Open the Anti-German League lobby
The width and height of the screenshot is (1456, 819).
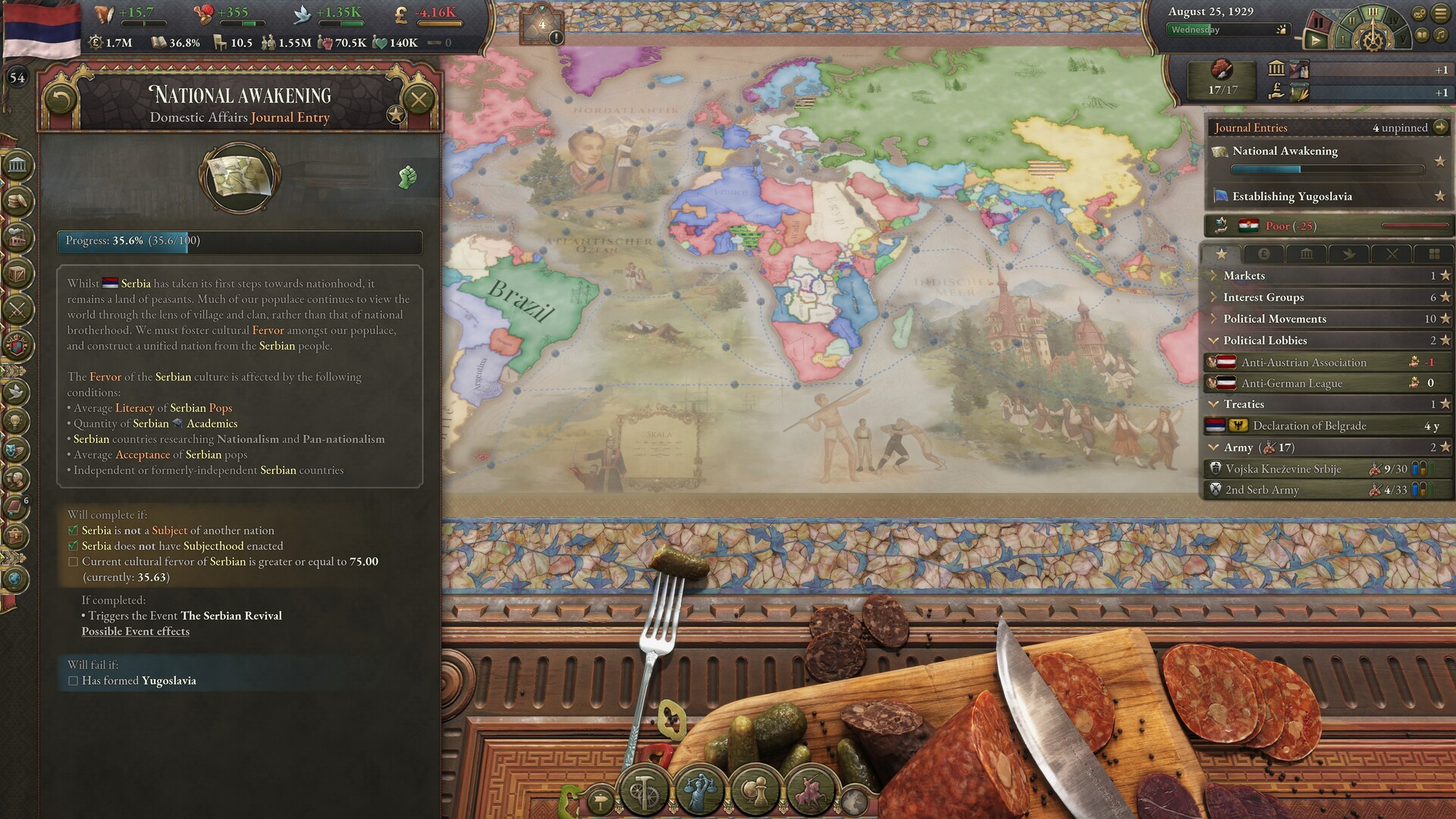[1291, 384]
